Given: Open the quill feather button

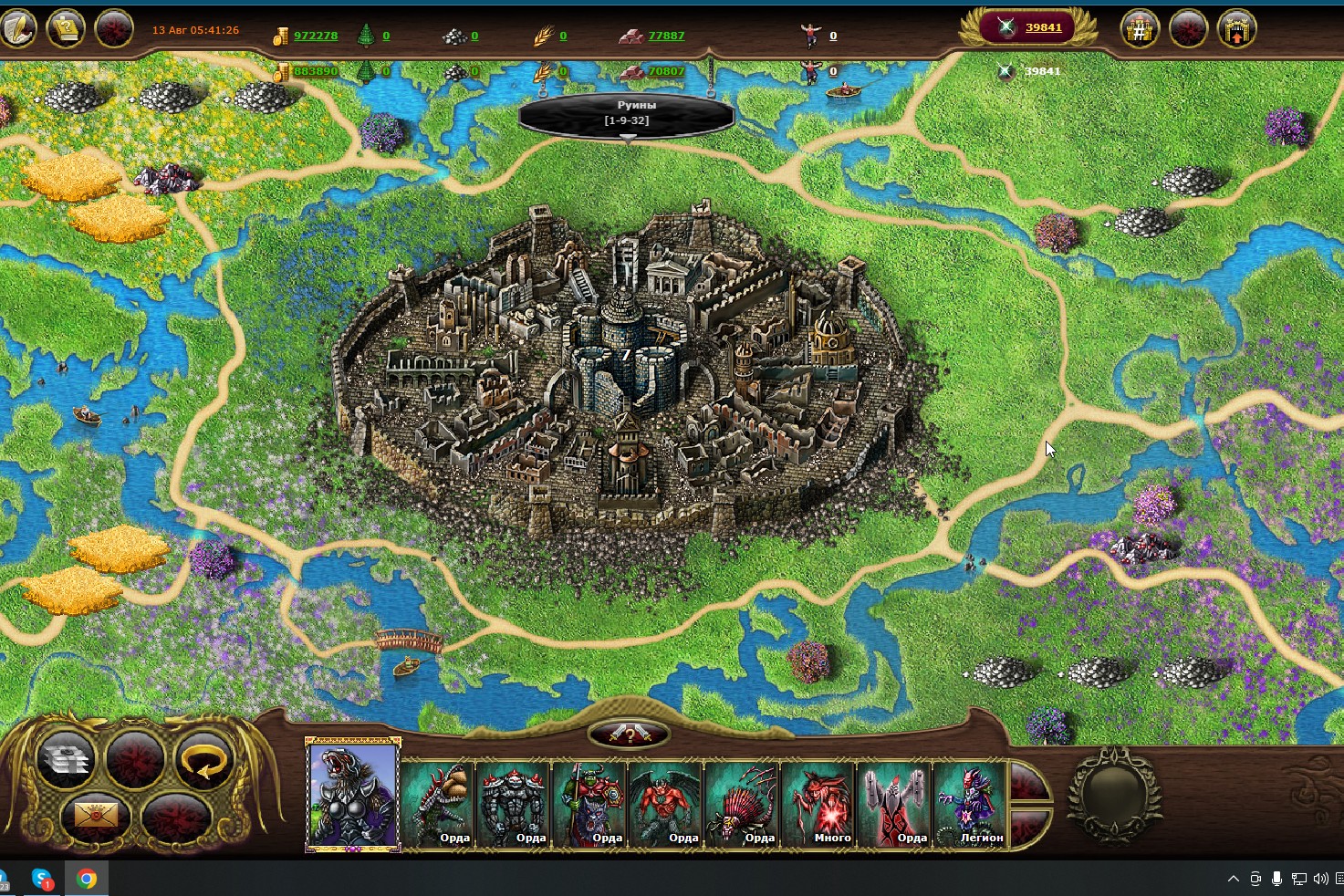Looking at the screenshot, I should [18, 27].
